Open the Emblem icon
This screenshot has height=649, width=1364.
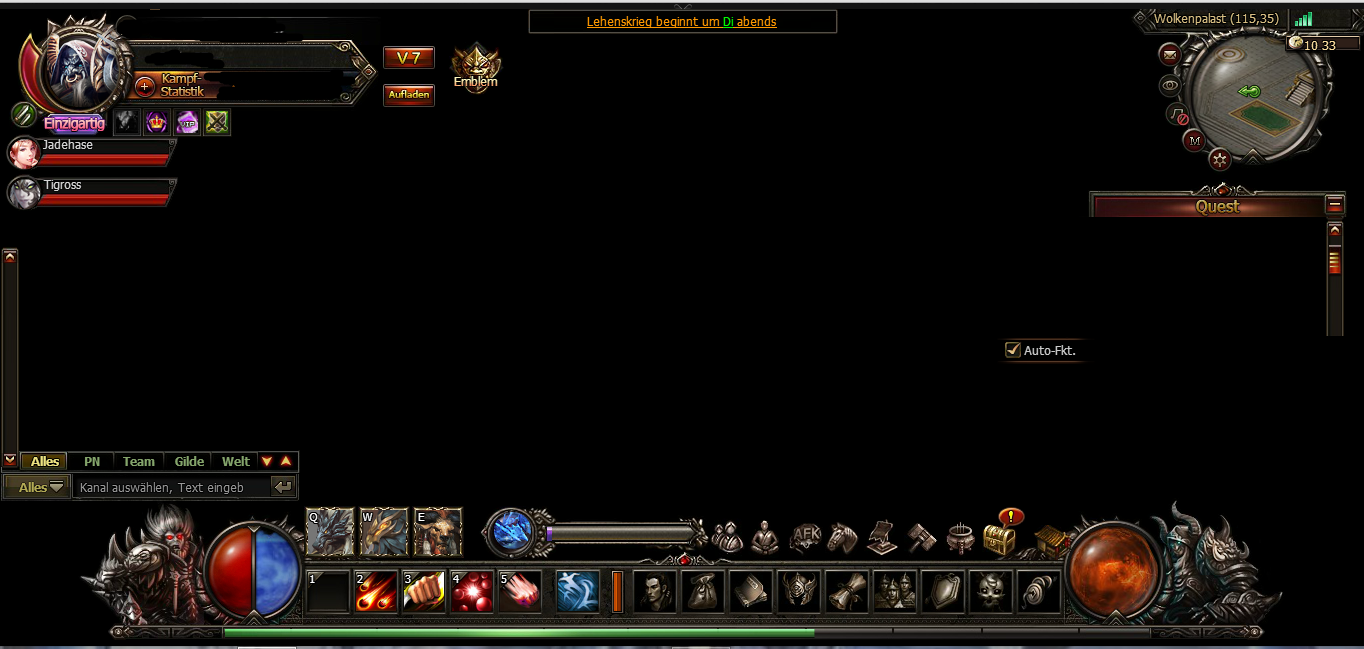(x=476, y=65)
